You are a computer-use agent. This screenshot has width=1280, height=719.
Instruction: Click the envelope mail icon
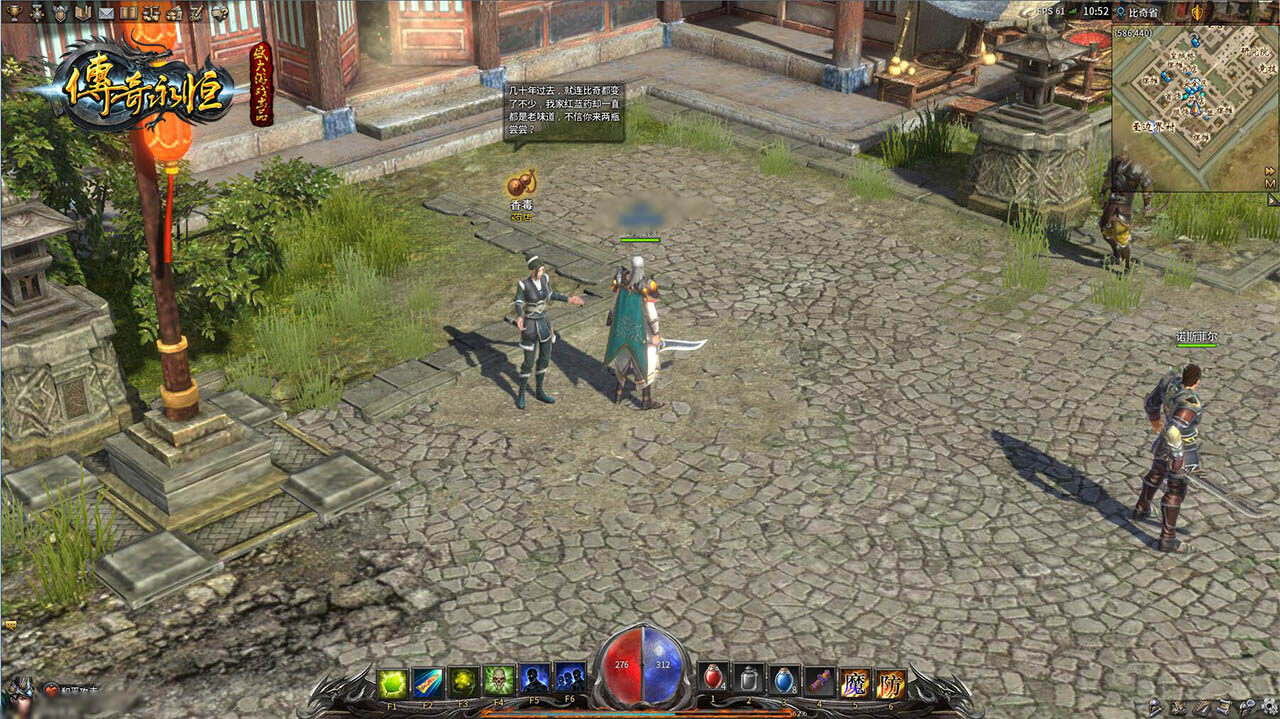105,12
